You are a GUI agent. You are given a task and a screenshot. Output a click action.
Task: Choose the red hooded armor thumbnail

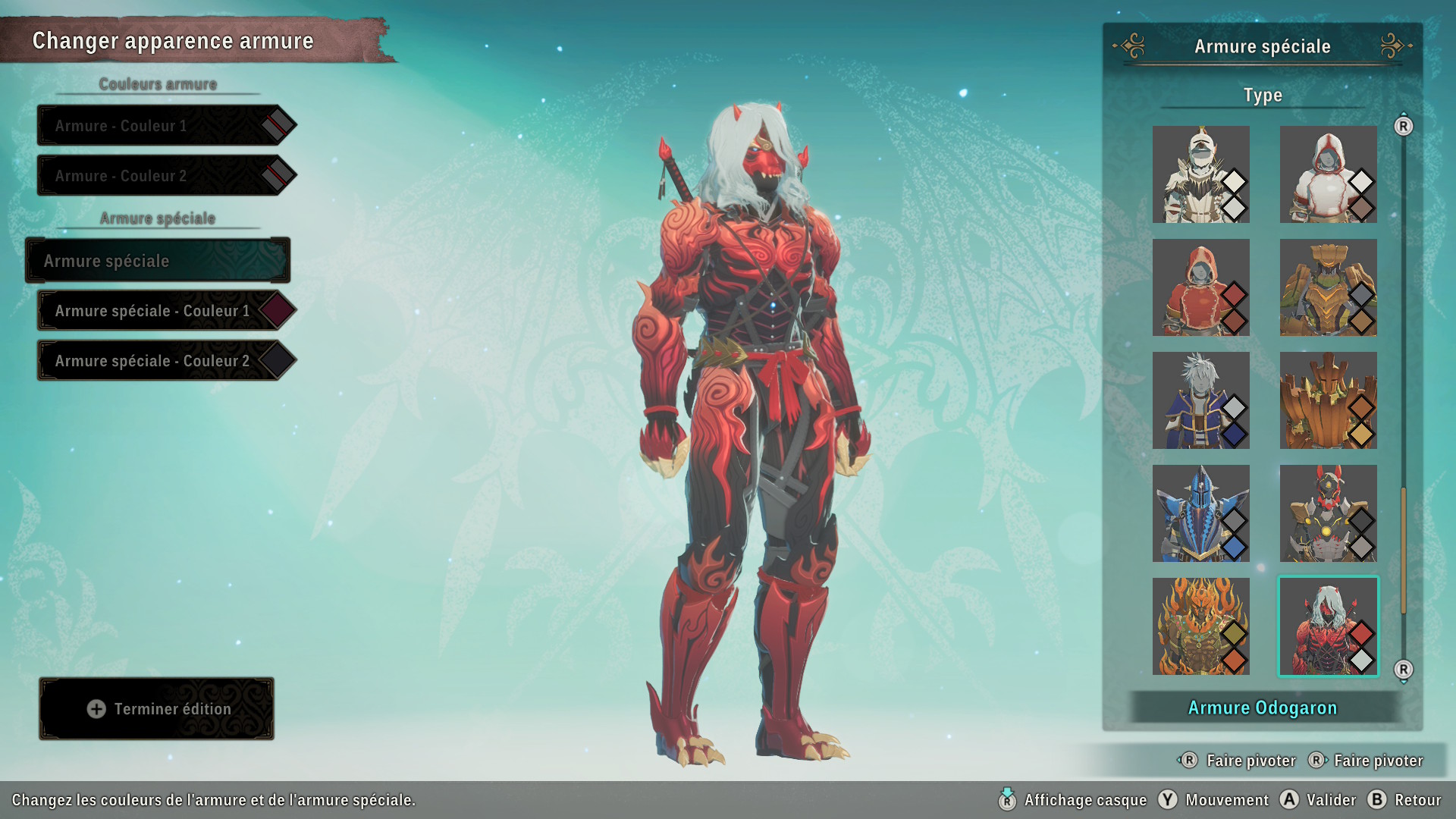click(x=1200, y=287)
